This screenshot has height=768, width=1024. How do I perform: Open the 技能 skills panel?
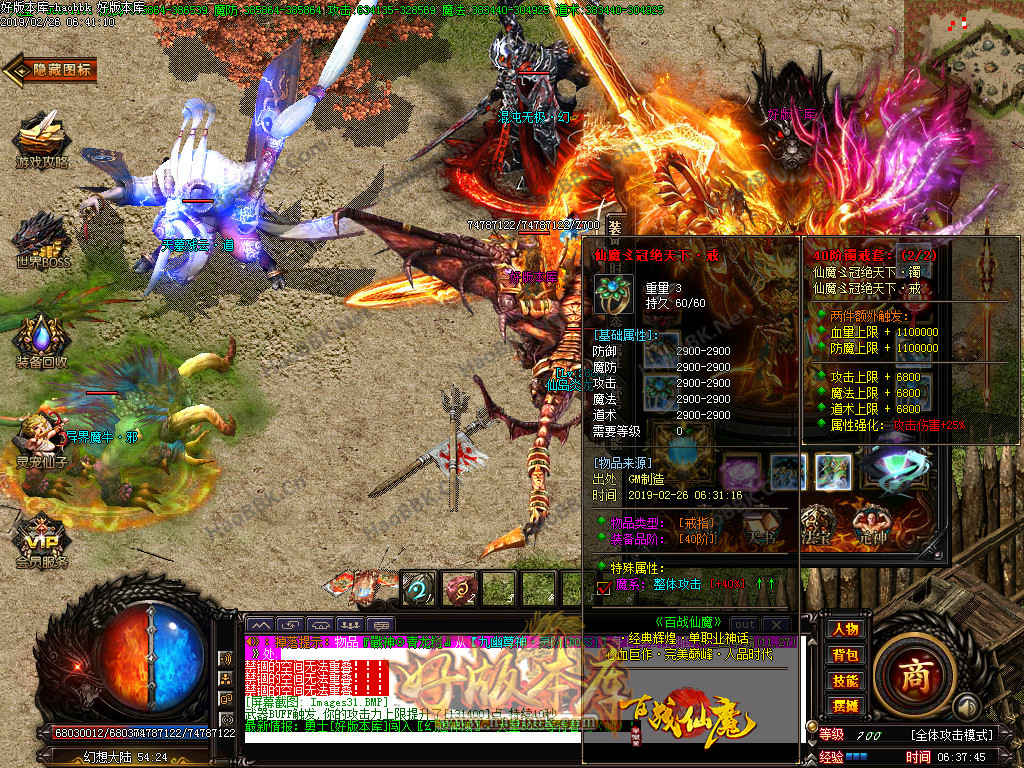tap(845, 681)
